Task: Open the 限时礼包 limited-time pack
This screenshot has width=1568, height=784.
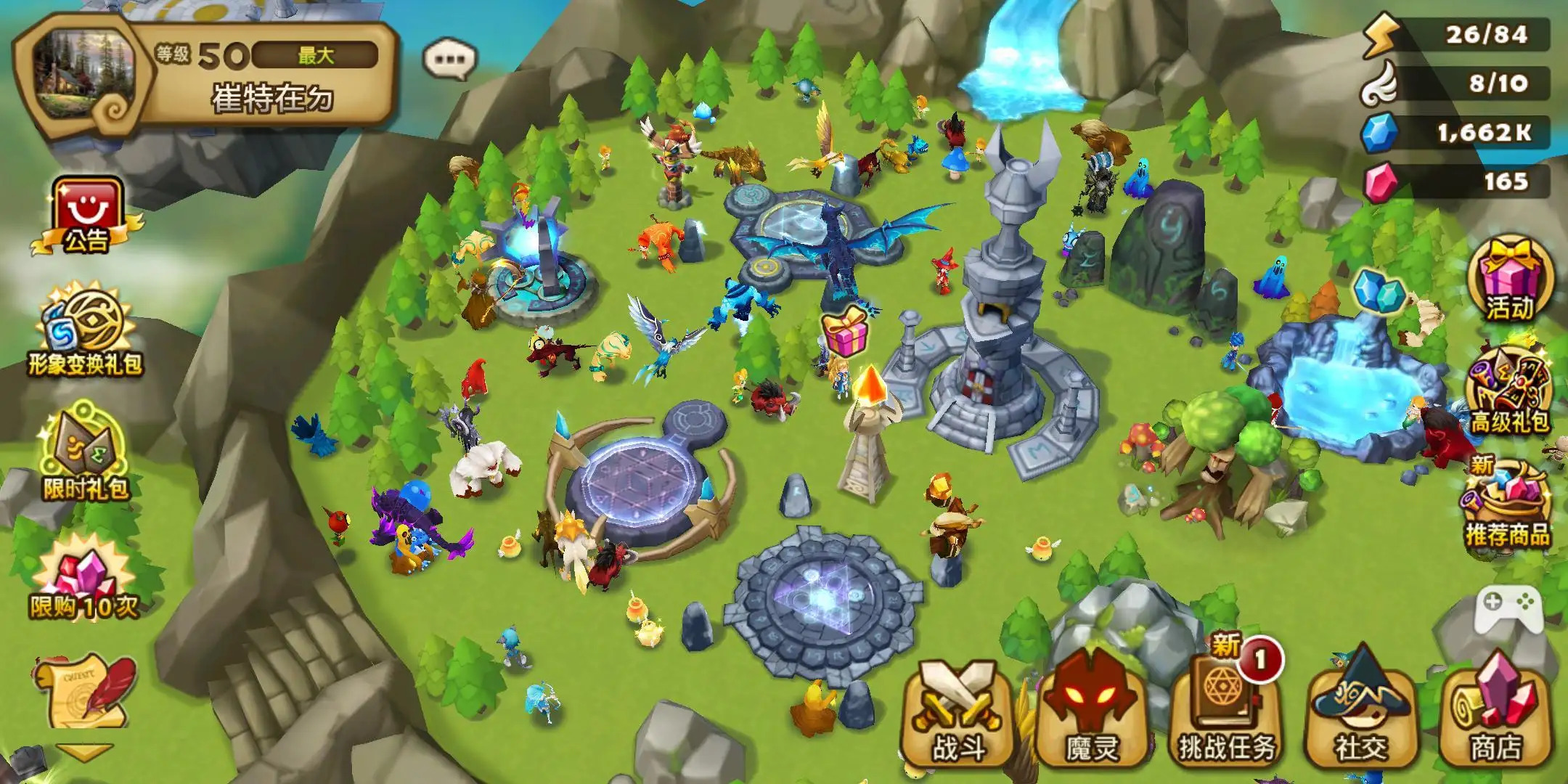Action: click(86, 454)
